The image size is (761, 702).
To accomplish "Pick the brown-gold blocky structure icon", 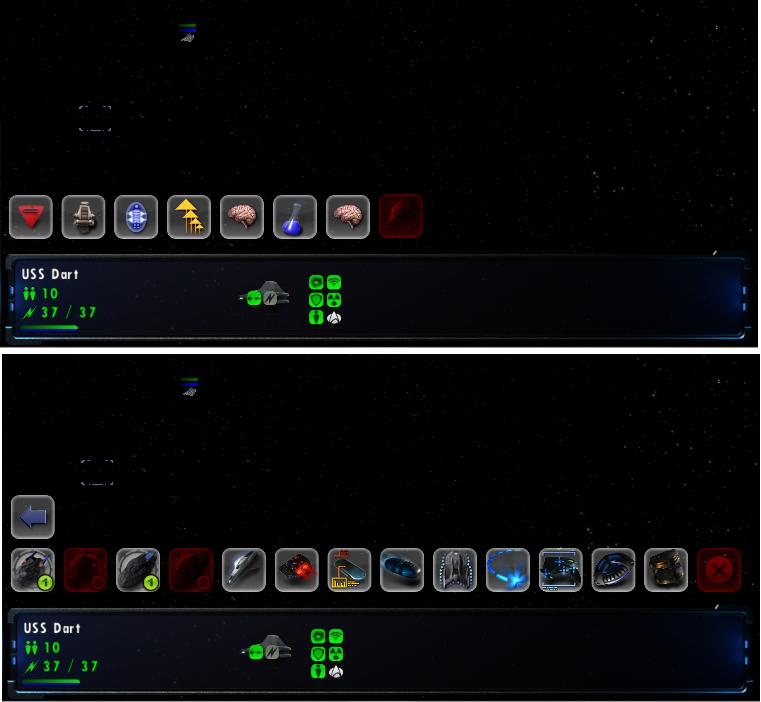I will pyautogui.click(x=666, y=570).
